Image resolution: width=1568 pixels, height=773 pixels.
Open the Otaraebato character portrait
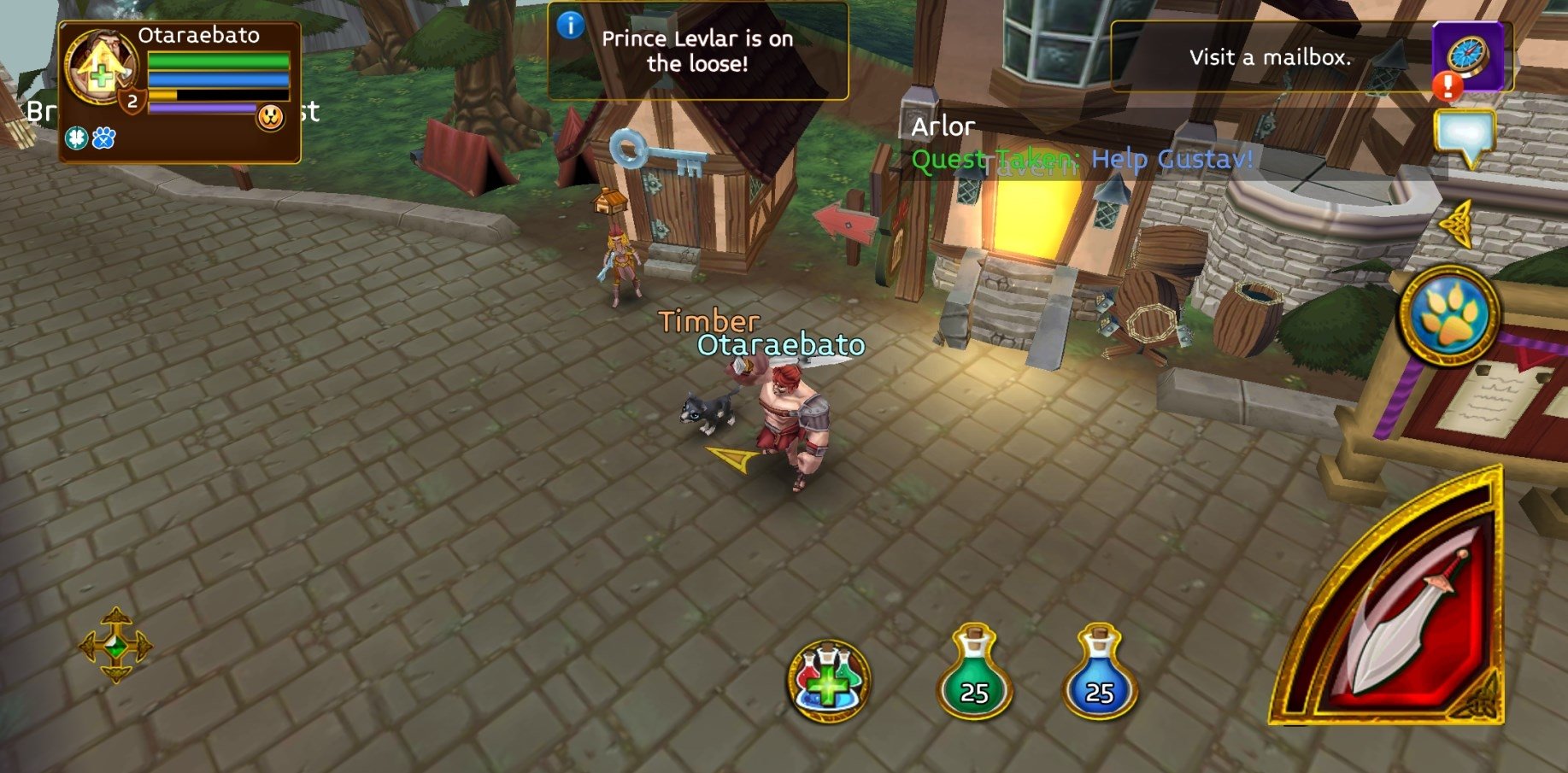coord(100,67)
